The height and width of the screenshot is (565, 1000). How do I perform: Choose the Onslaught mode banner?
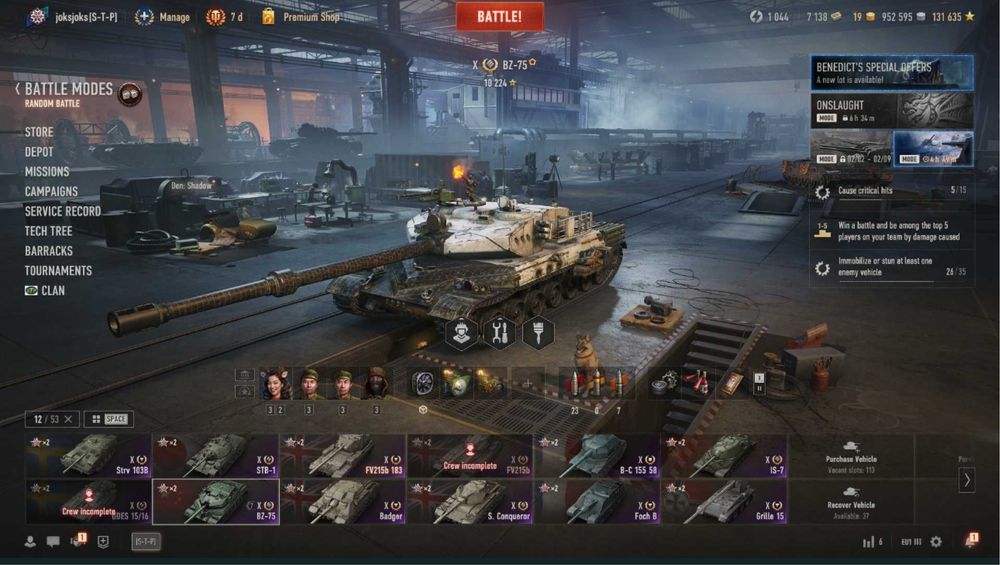click(x=892, y=109)
